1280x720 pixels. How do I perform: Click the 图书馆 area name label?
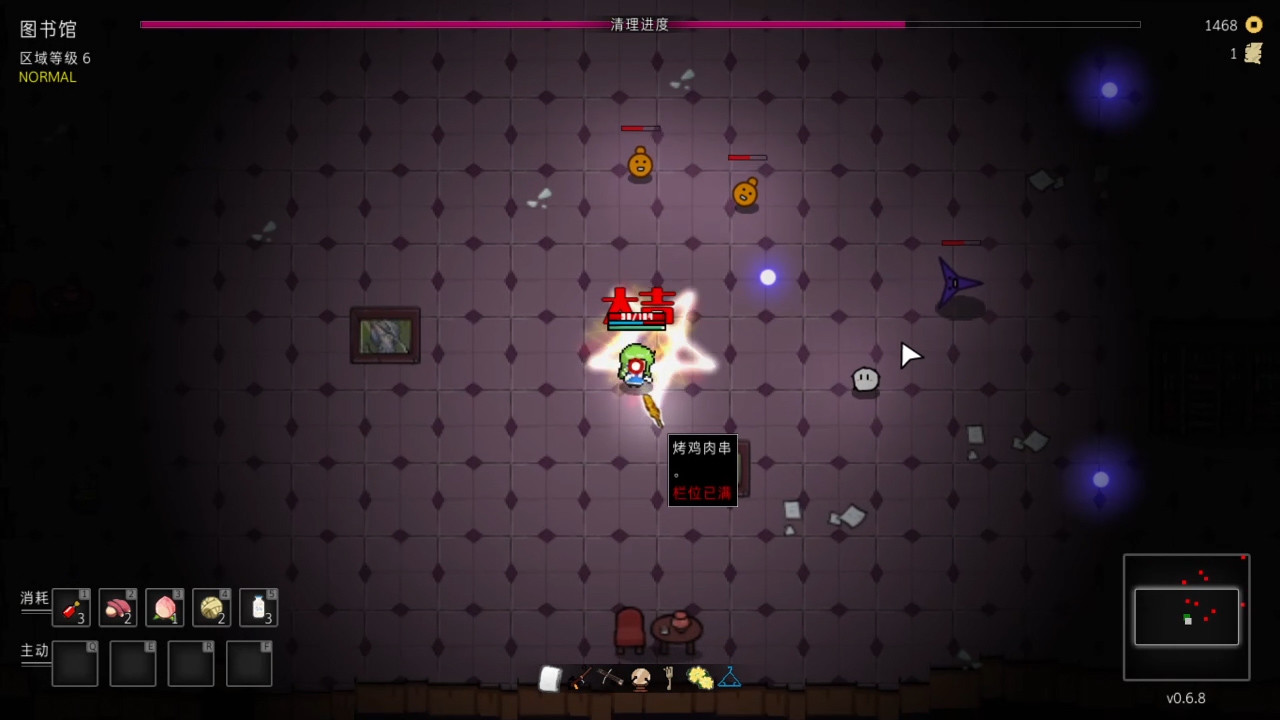(x=46, y=29)
